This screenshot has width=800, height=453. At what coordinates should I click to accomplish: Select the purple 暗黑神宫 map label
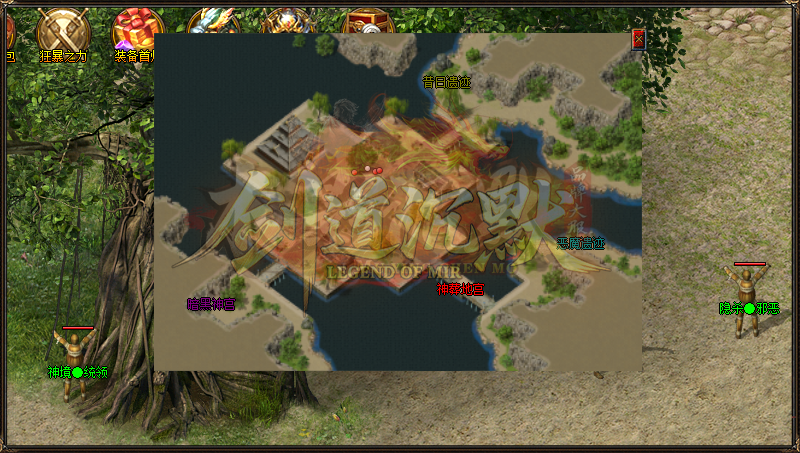pyautogui.click(x=211, y=303)
